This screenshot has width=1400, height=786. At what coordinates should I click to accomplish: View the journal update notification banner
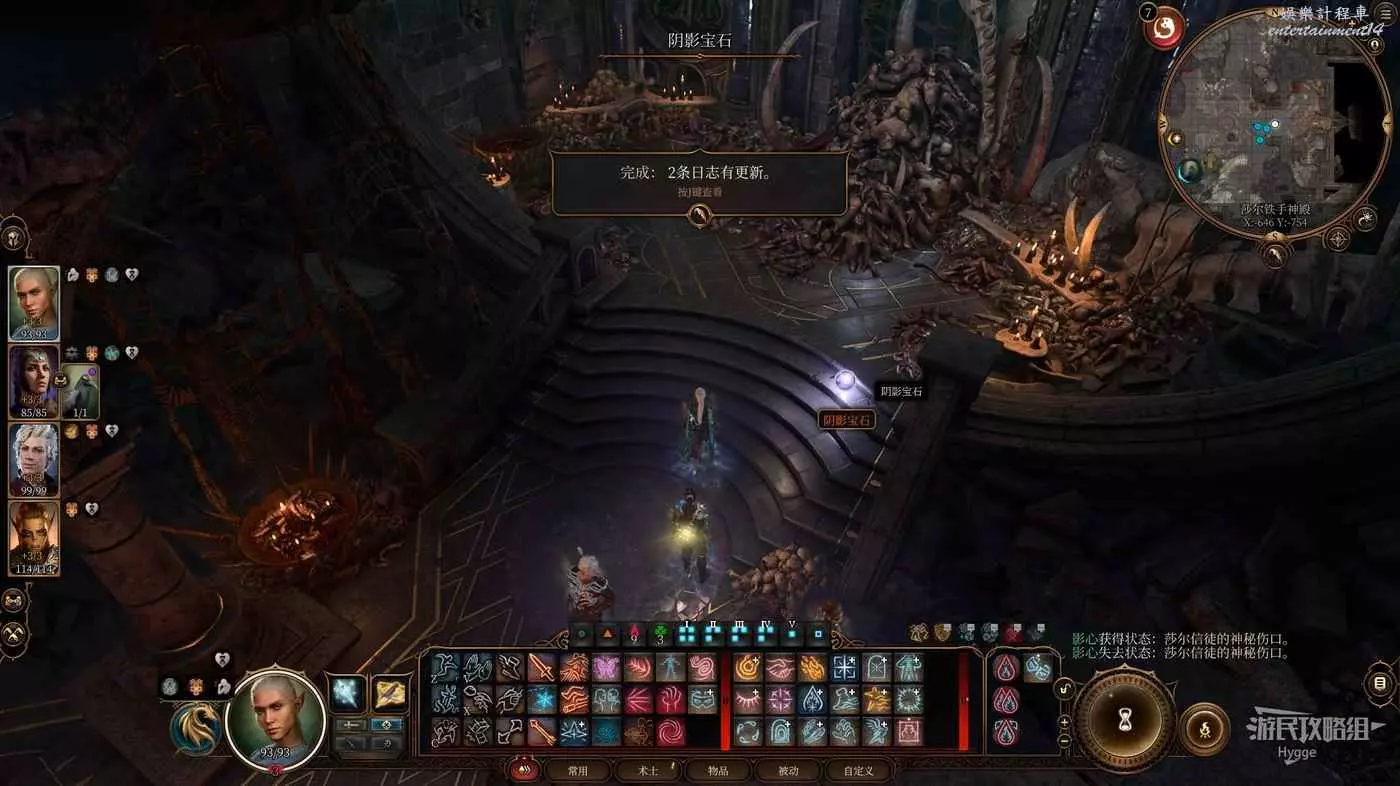coord(699,182)
